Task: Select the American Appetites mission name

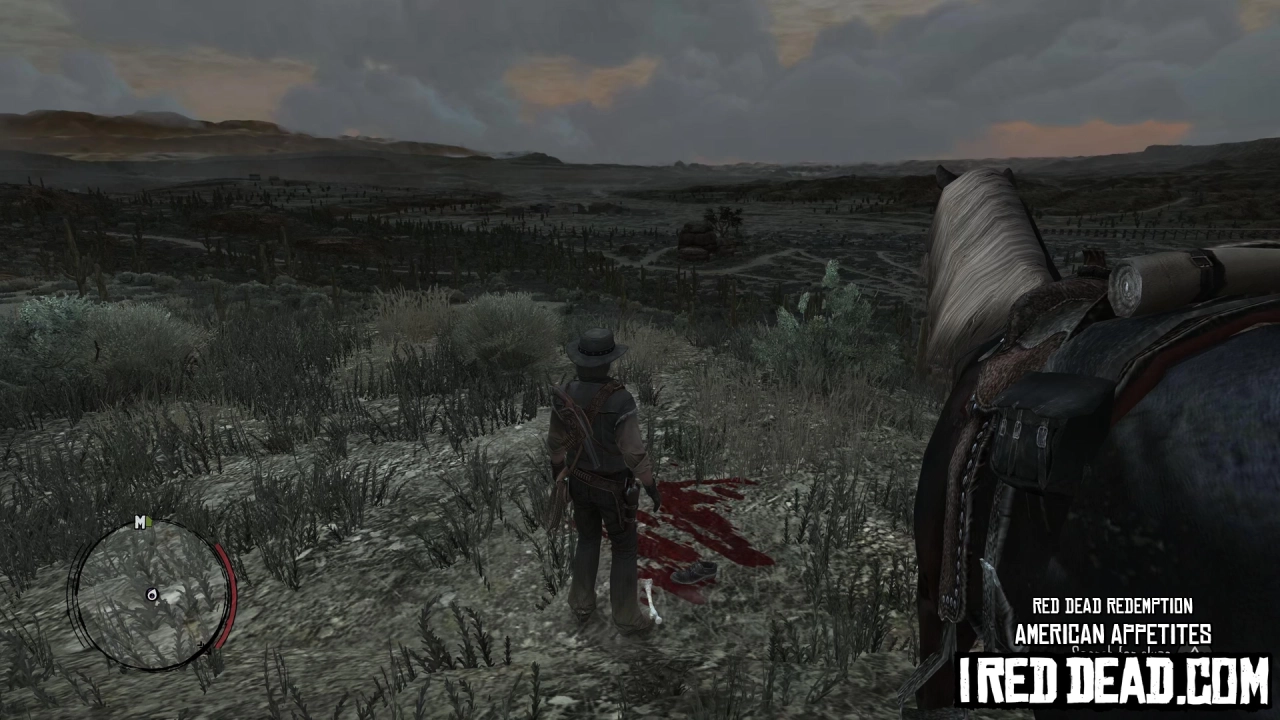Action: (x=1112, y=633)
